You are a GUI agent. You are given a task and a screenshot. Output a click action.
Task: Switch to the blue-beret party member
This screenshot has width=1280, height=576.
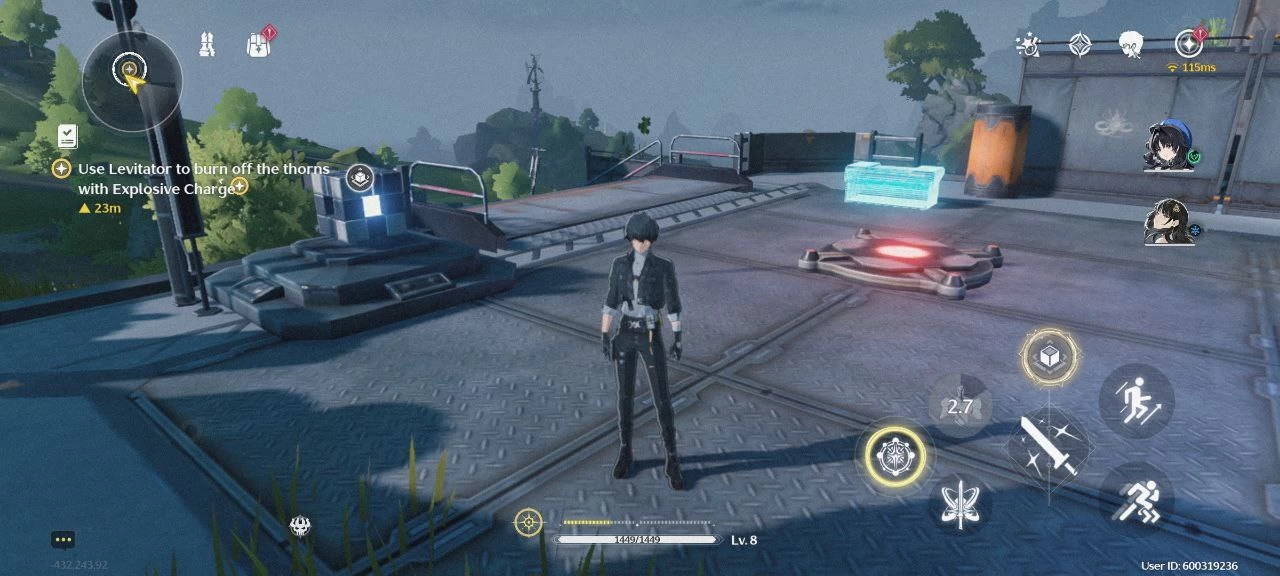1166,148
